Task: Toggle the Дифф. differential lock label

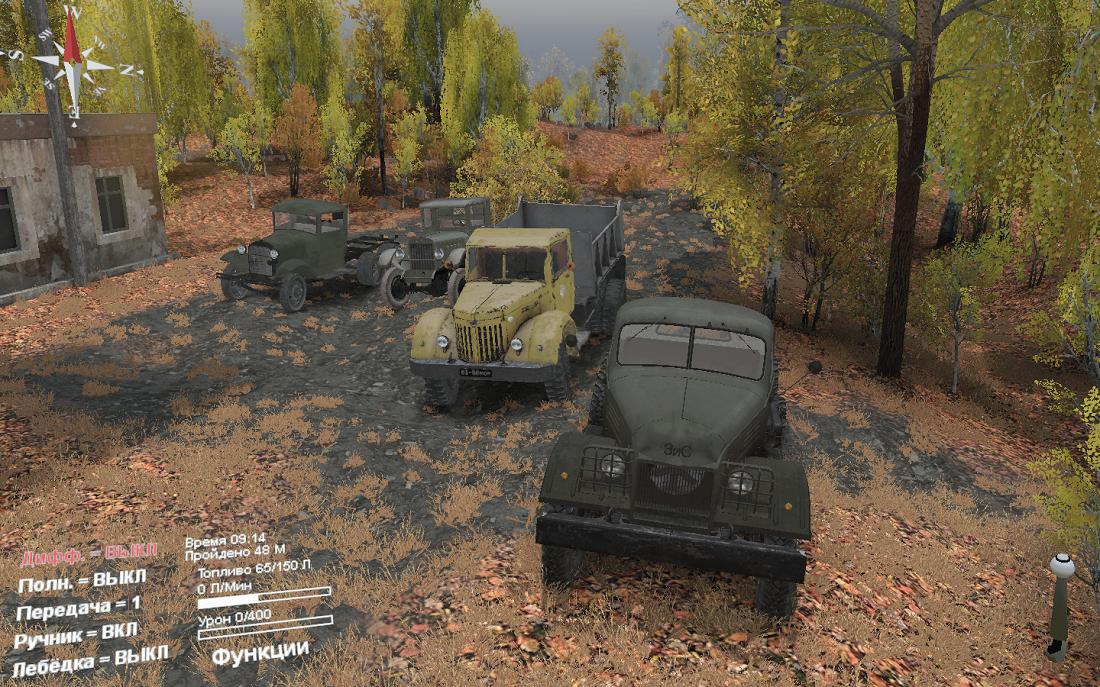Action: 89,555
